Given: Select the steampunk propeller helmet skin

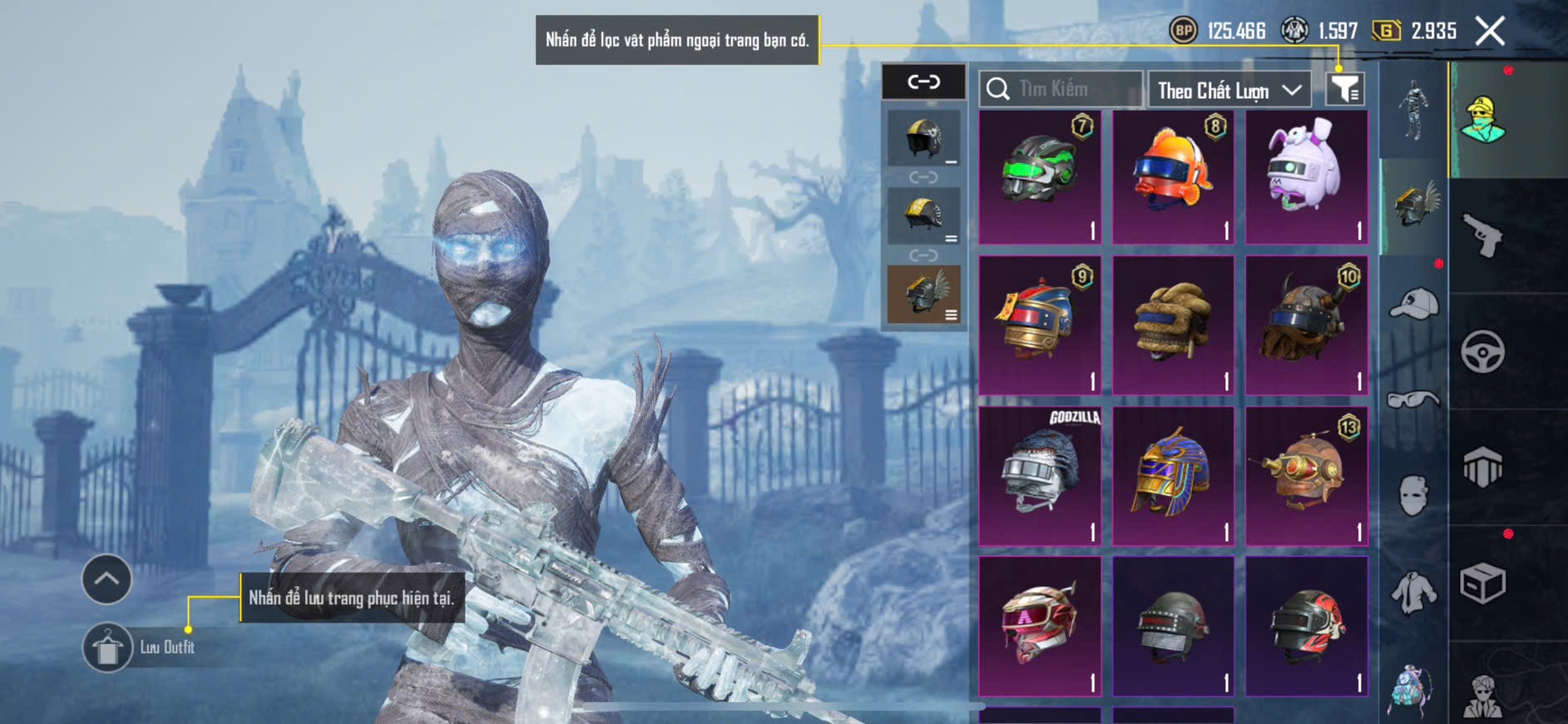Looking at the screenshot, I should (x=1306, y=476).
